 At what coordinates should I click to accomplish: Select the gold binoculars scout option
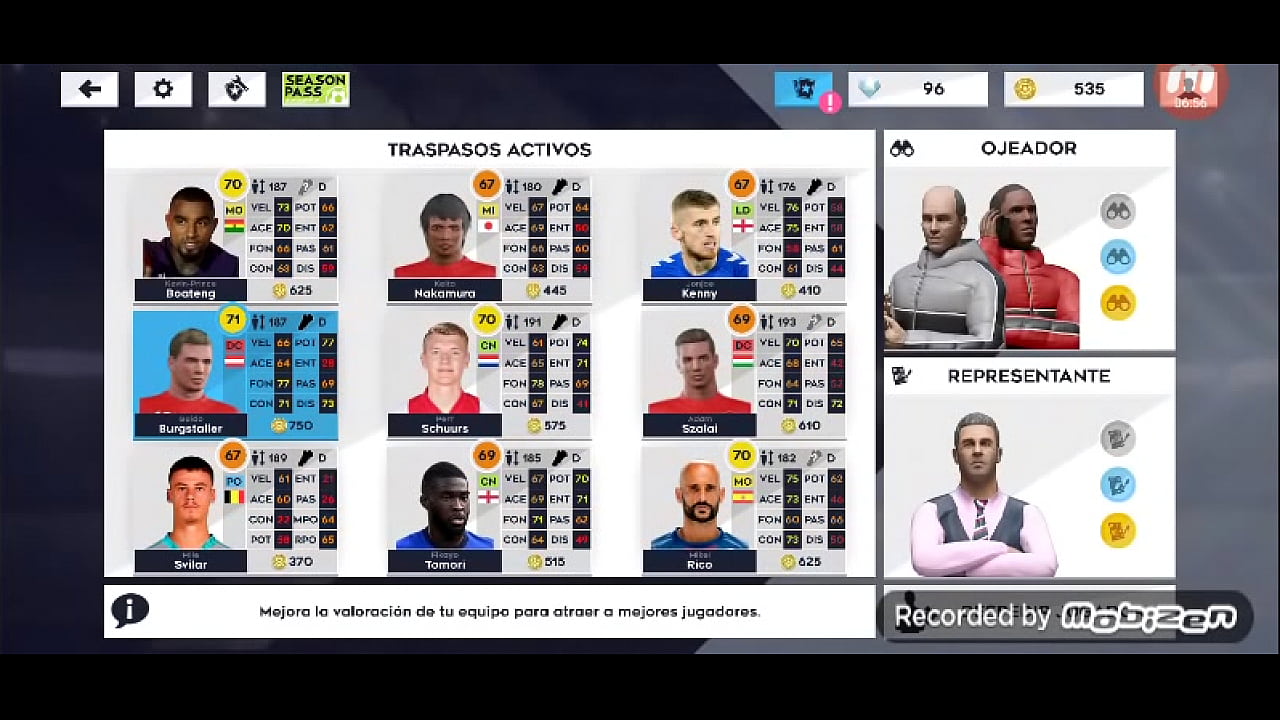(1119, 302)
